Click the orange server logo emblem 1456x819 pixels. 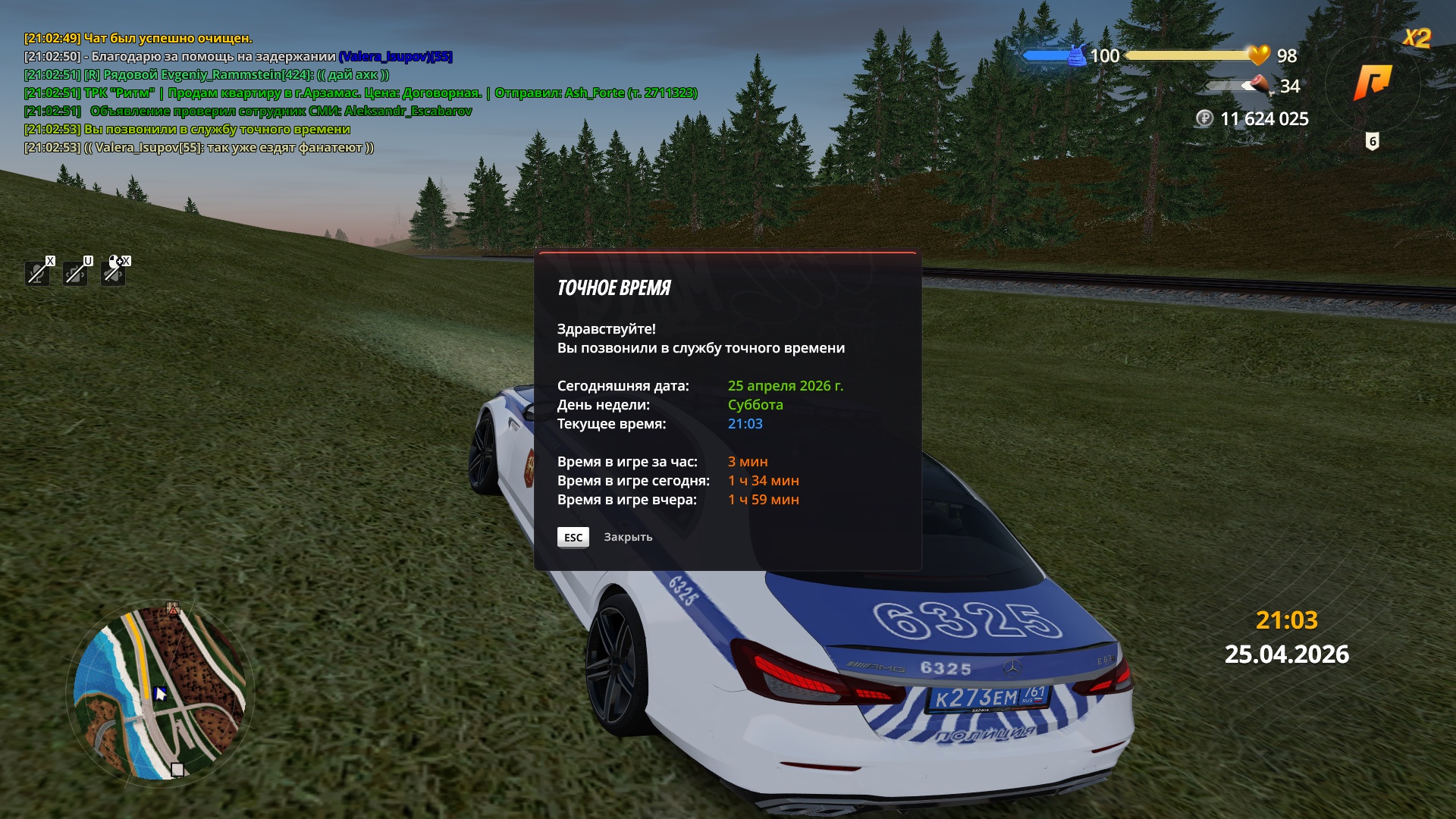tap(1373, 82)
